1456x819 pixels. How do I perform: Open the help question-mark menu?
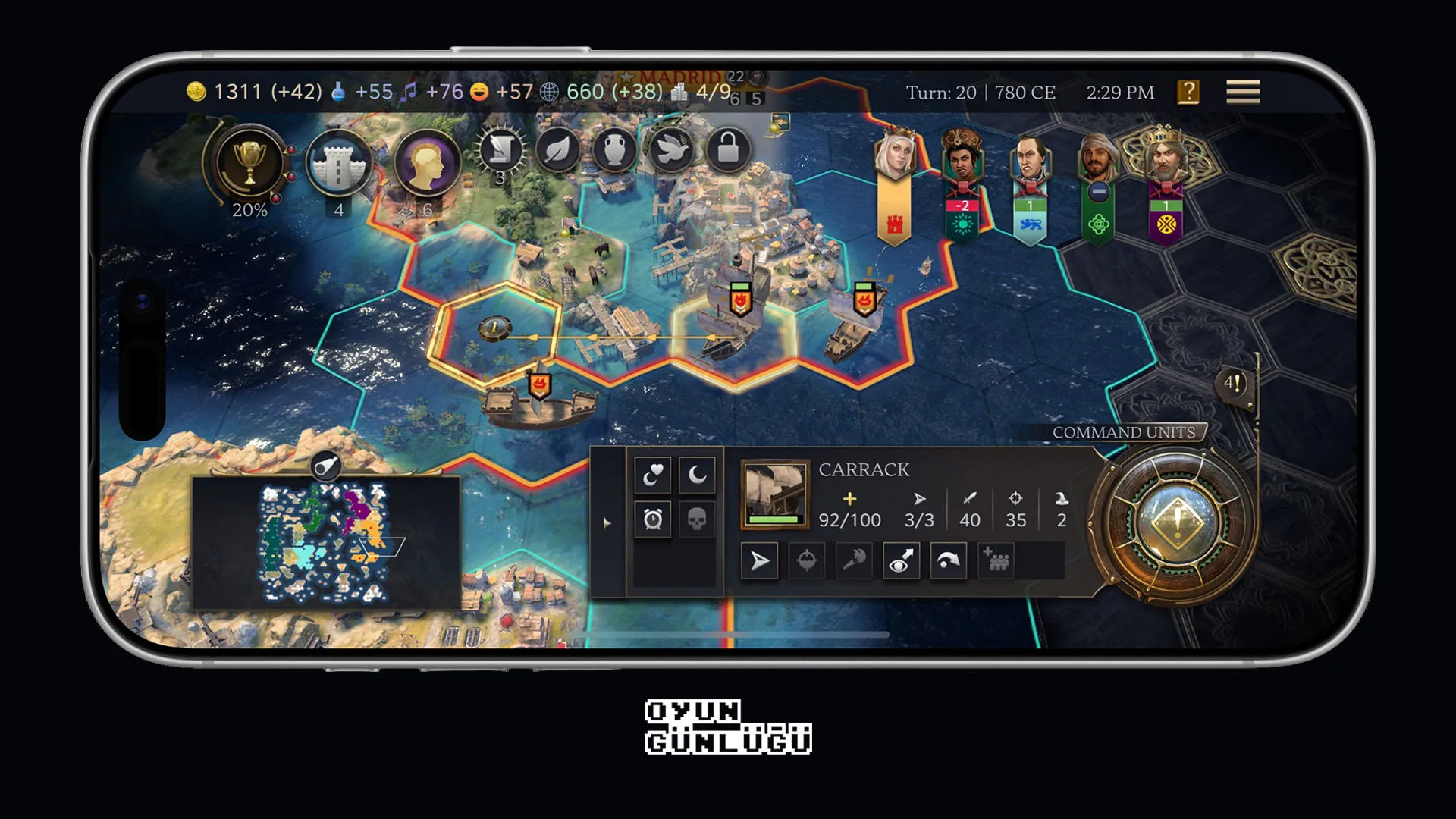tap(1188, 92)
